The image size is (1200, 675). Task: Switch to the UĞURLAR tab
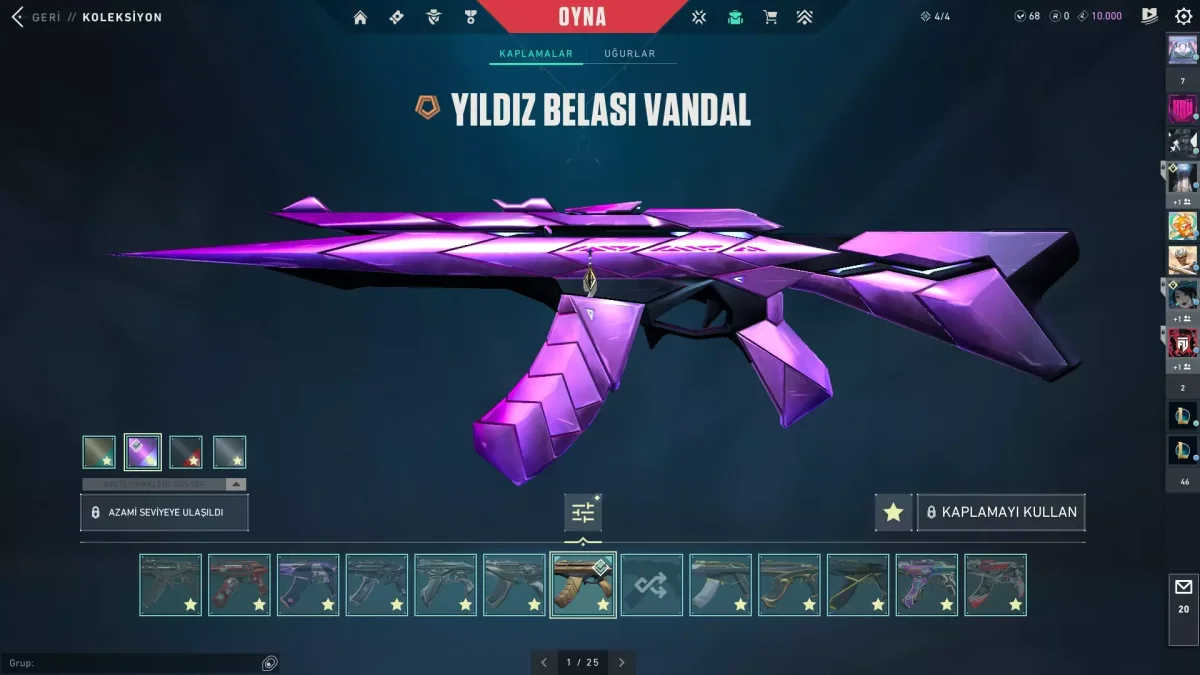pyautogui.click(x=630, y=54)
